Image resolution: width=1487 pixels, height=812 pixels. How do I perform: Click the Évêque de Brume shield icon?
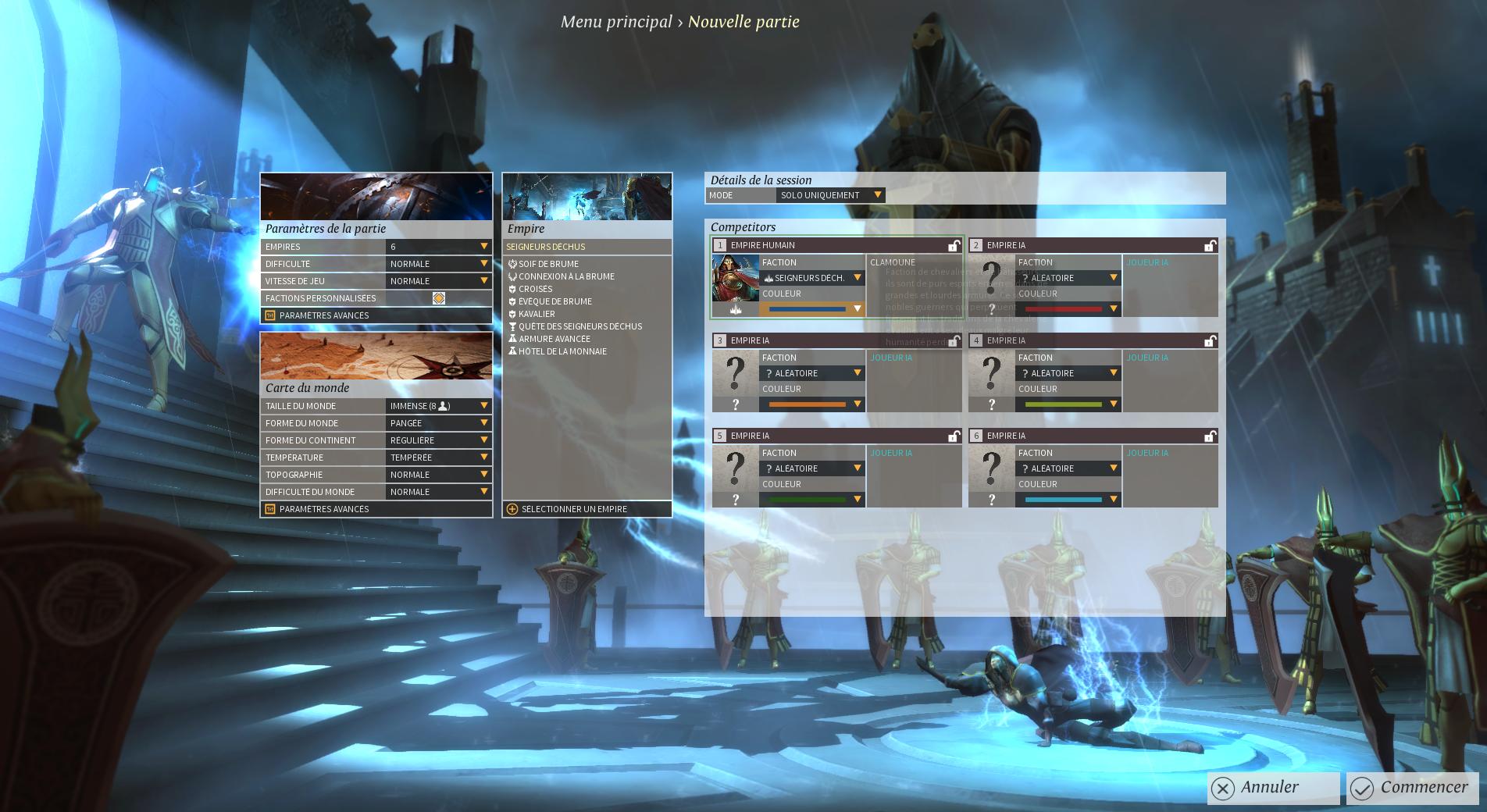coord(514,301)
